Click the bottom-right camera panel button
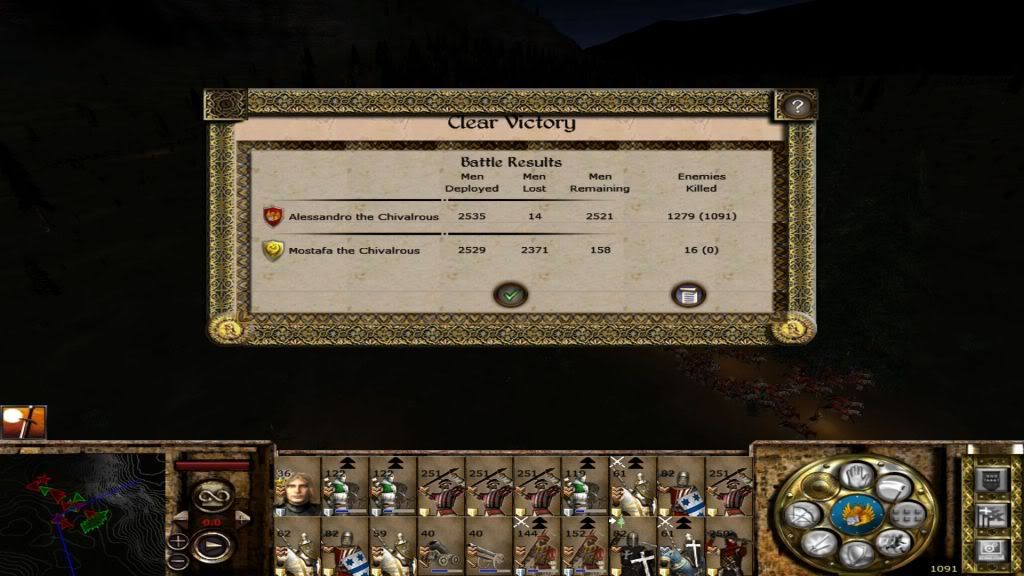The width and height of the screenshot is (1024, 576). pos(990,548)
